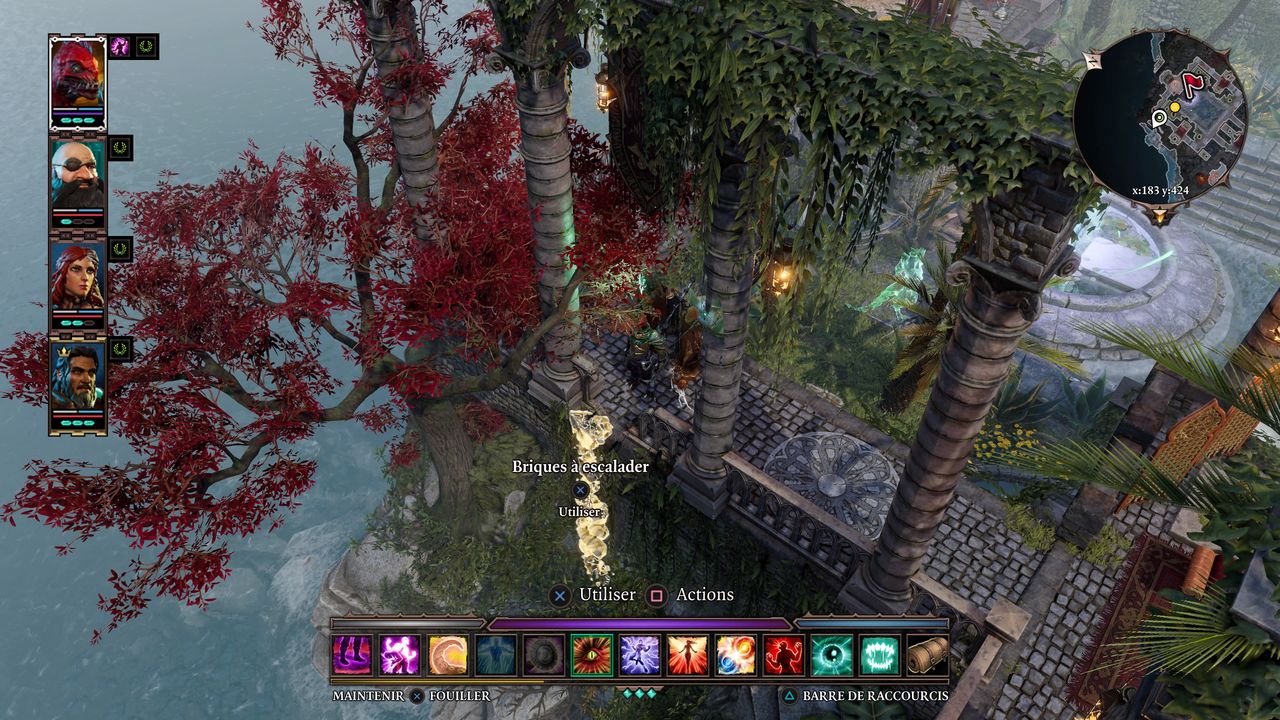Select the rolled scroll hotbar slot

click(x=926, y=655)
